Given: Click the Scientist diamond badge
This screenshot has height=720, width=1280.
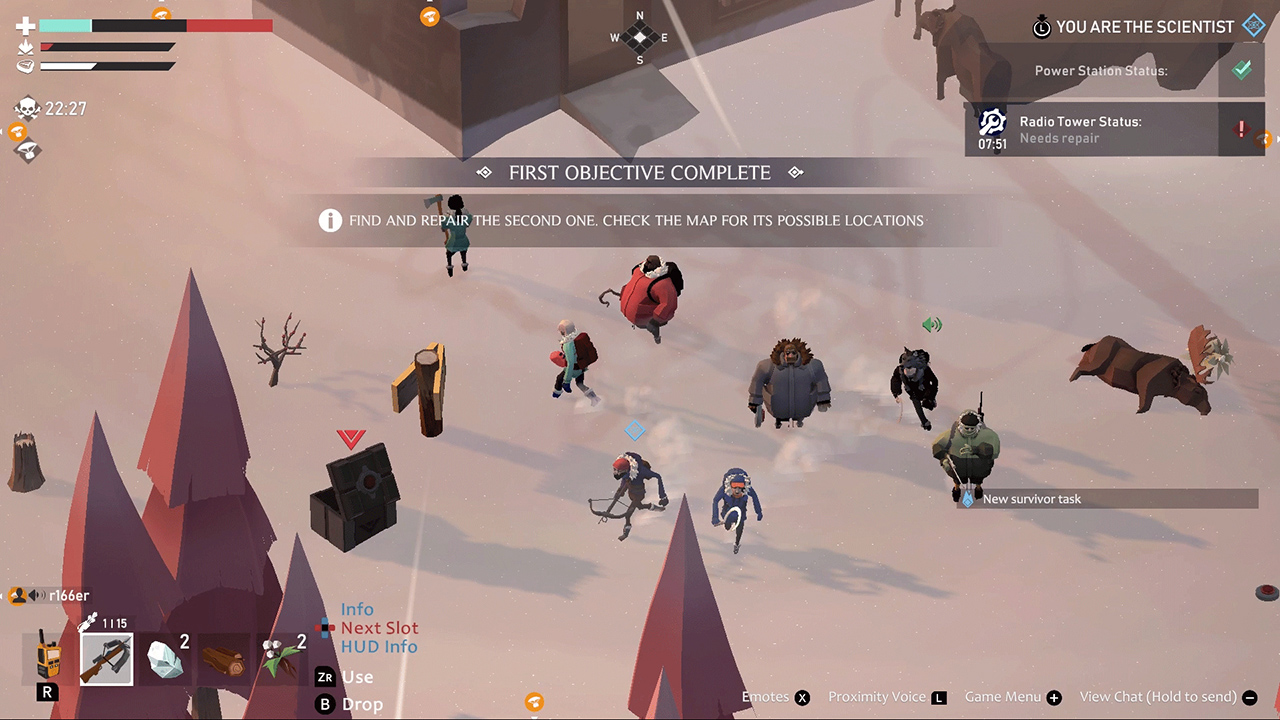Looking at the screenshot, I should (x=1253, y=25).
